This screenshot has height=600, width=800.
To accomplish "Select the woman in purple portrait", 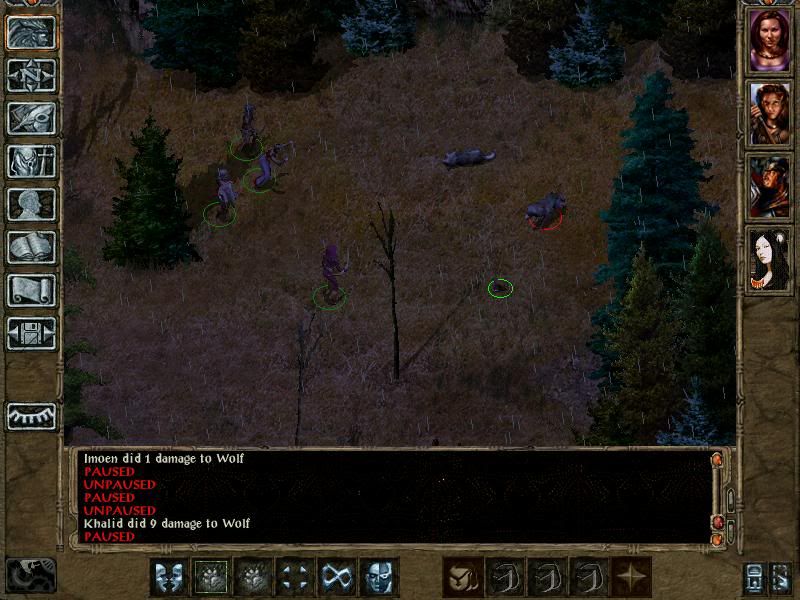I will pos(767,40).
